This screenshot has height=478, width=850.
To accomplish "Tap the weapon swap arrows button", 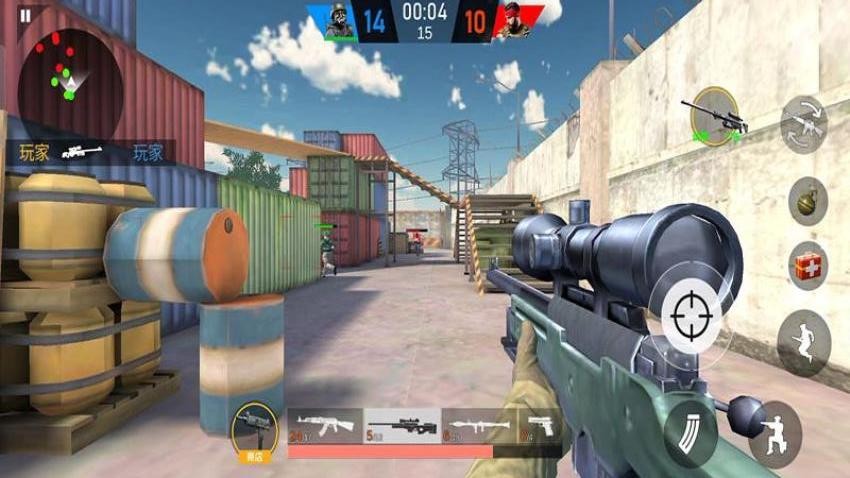I will [x=803, y=124].
